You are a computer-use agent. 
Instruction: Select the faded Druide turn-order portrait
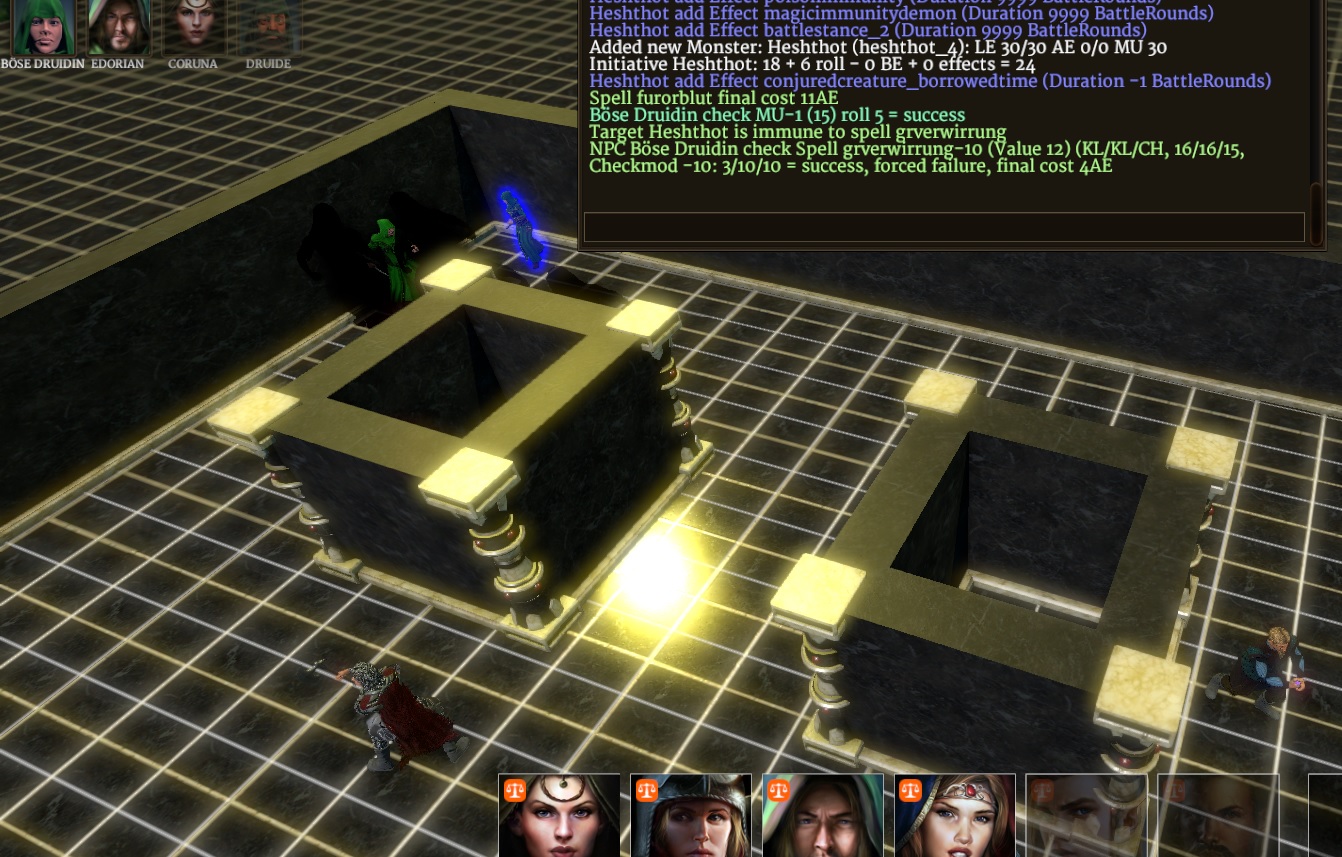pyautogui.click(x=268, y=27)
